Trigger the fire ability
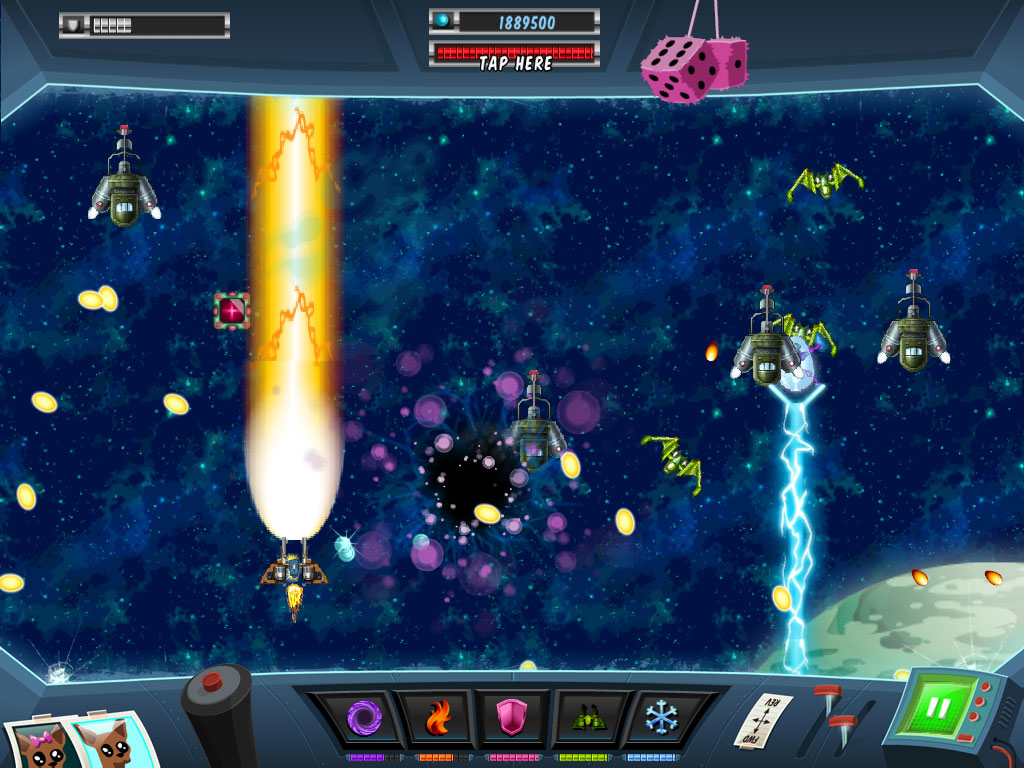1024x768 pixels. [437, 717]
